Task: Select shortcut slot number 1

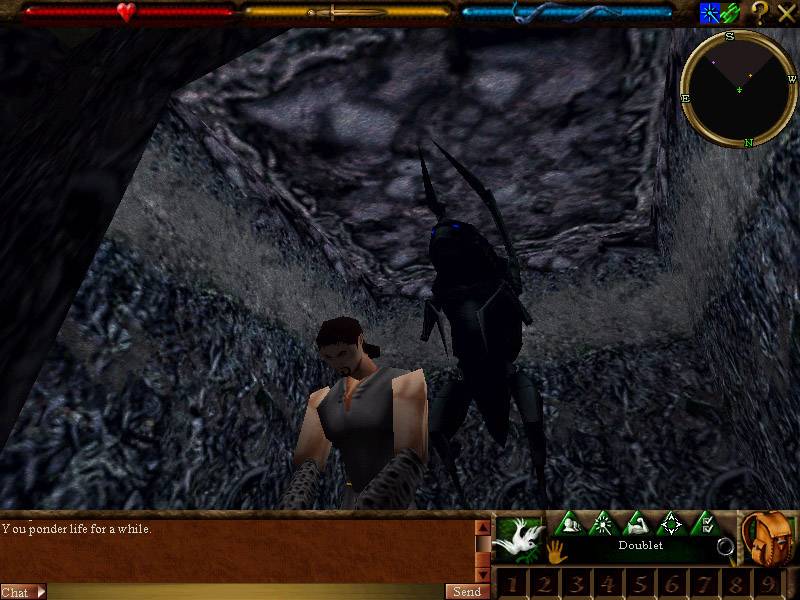Action: (x=510, y=583)
